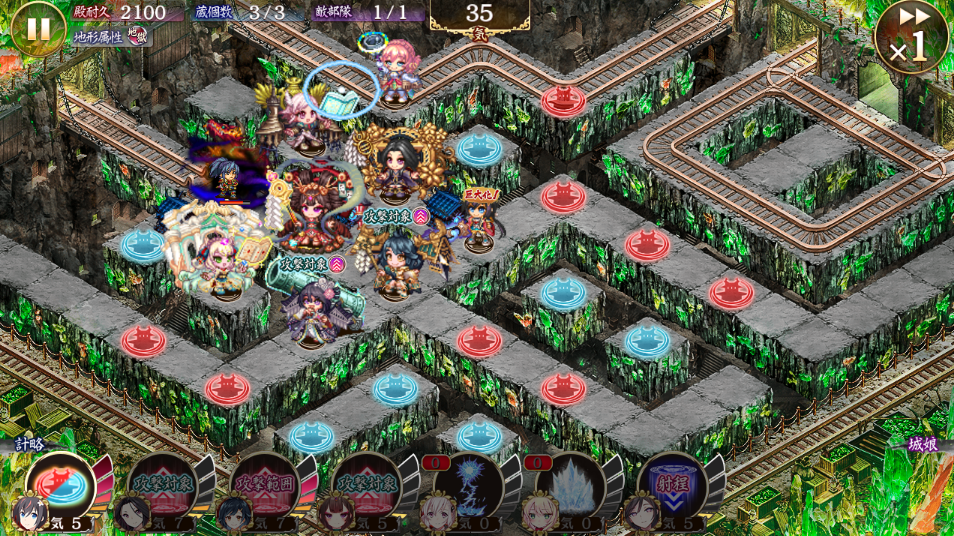Pause the battle

point(37,29)
